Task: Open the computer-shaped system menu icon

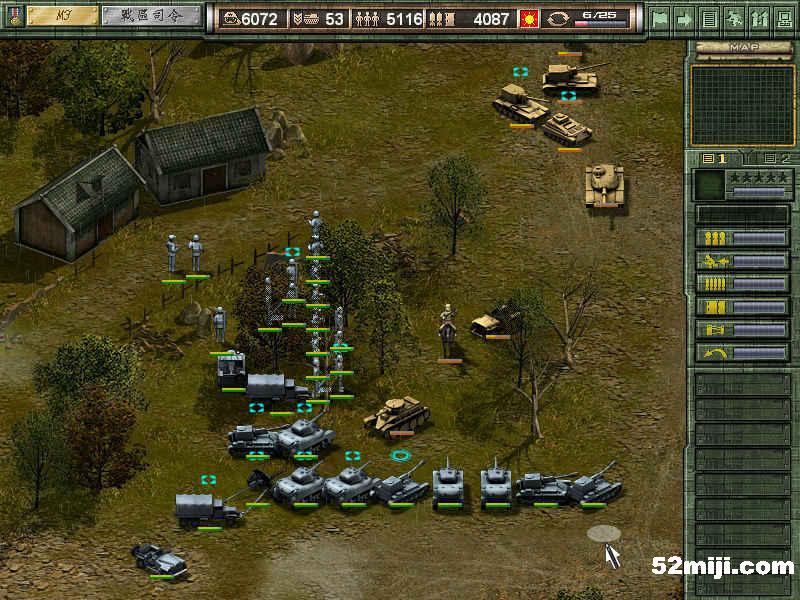Action: coord(783,18)
